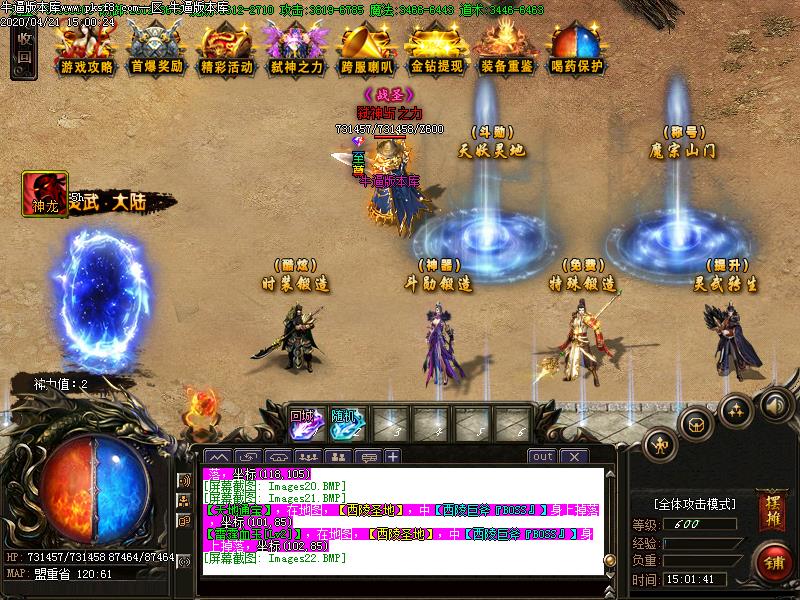Viewport: 800px width, 600px height.
Task: Open the skills three-star round button
Action: [x=736, y=409]
